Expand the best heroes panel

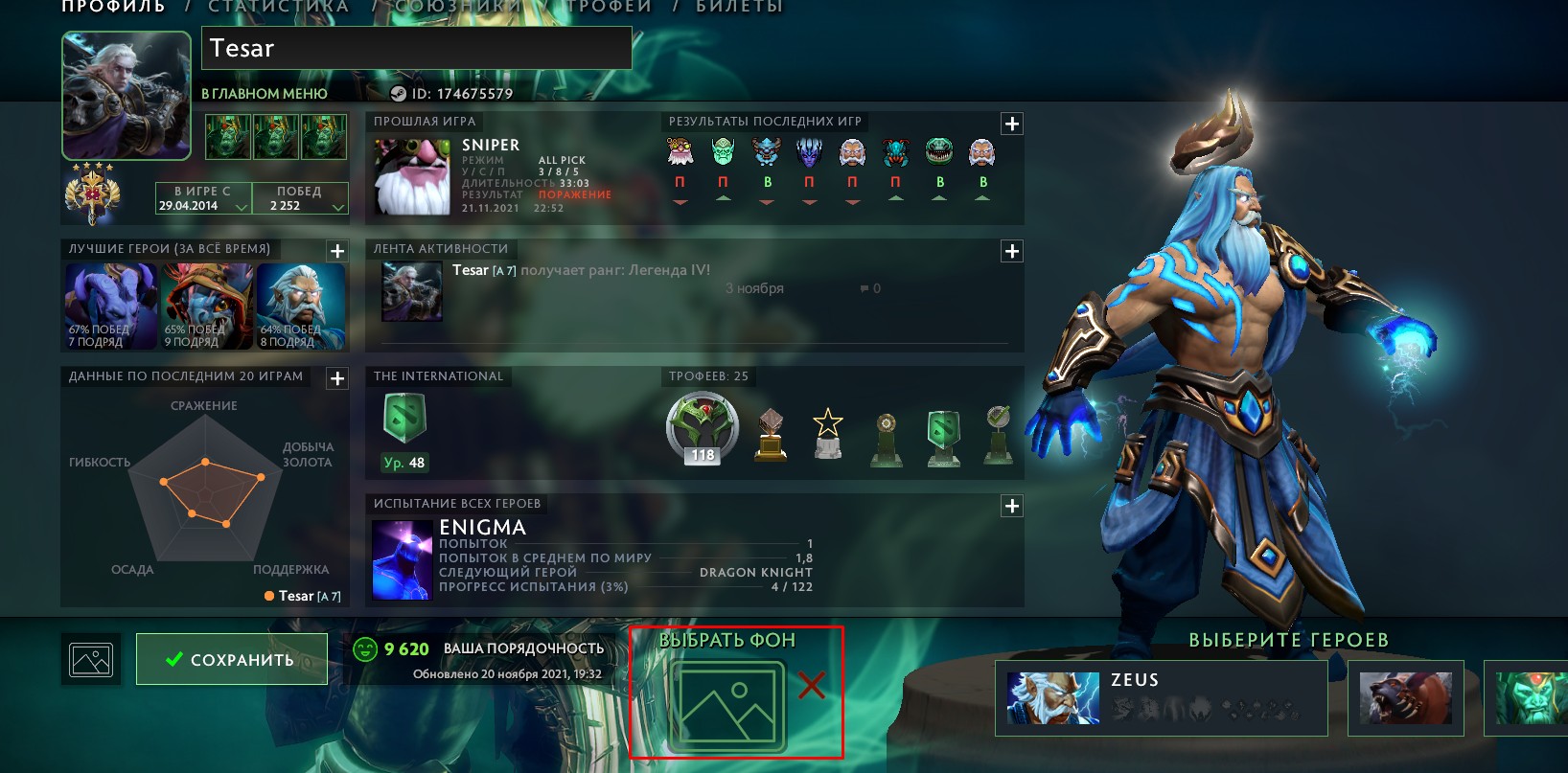tap(337, 251)
